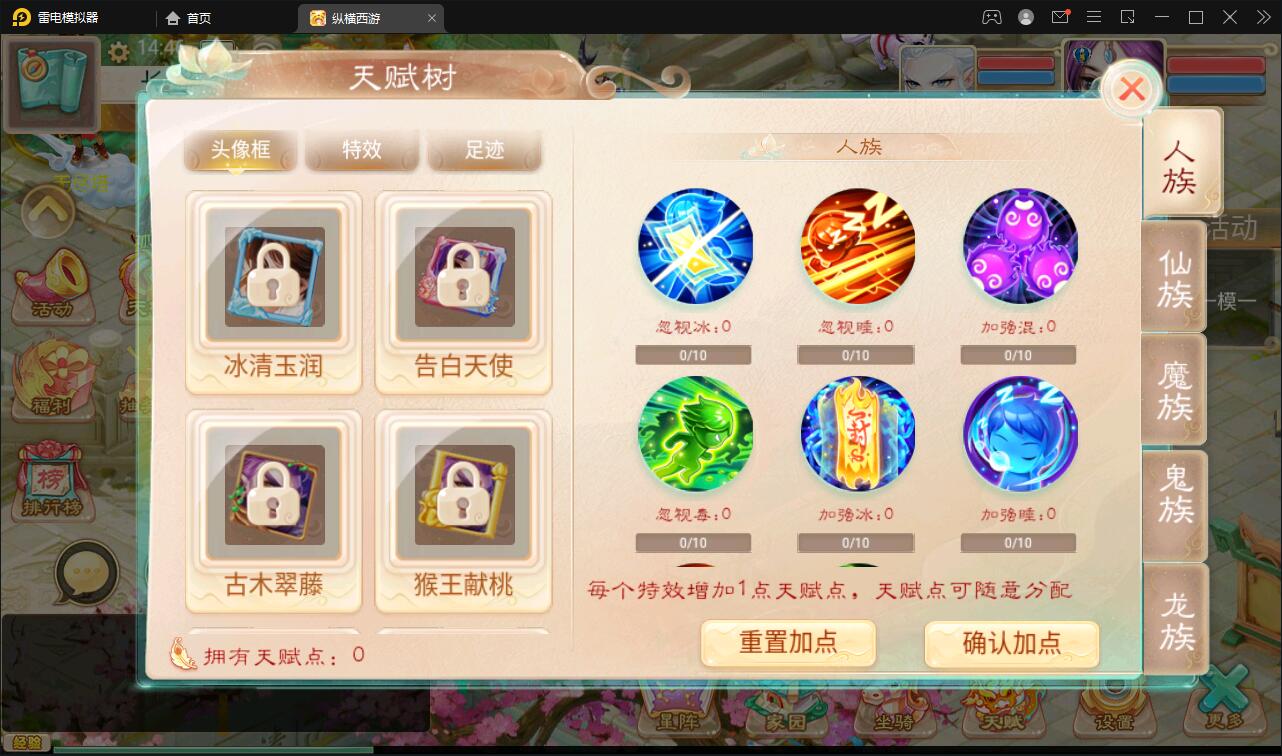Select the 忽视冰 ice talent icon

point(695,245)
